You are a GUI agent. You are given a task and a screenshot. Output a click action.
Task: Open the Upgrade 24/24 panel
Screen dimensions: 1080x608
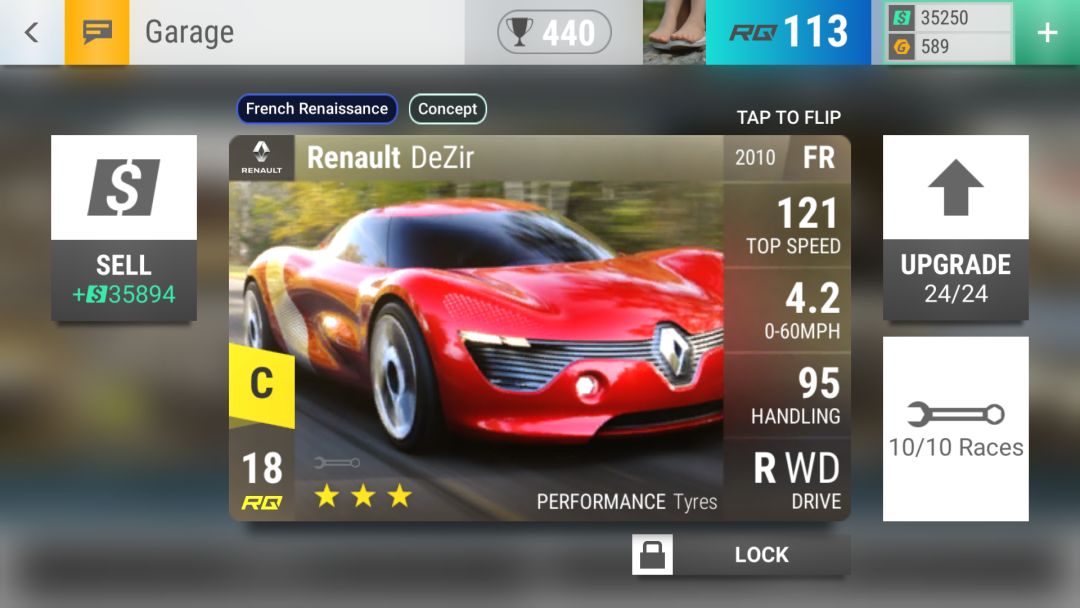(x=955, y=228)
